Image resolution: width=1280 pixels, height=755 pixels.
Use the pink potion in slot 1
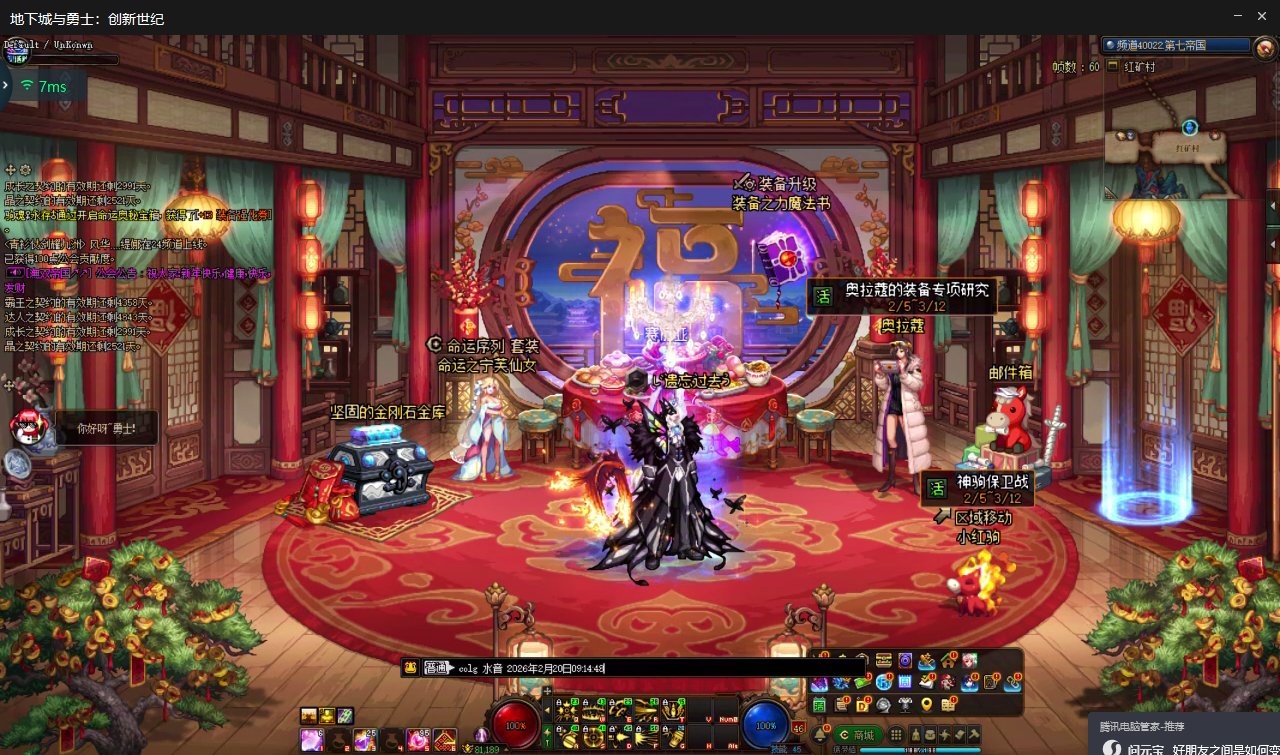[x=311, y=740]
